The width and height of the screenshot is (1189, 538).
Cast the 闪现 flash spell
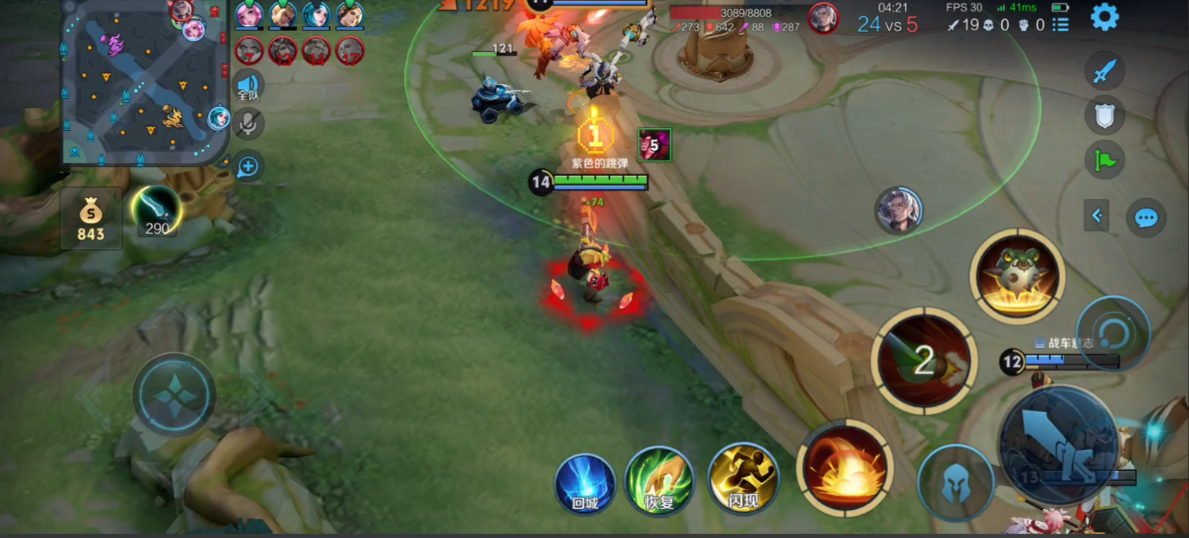pos(742,480)
